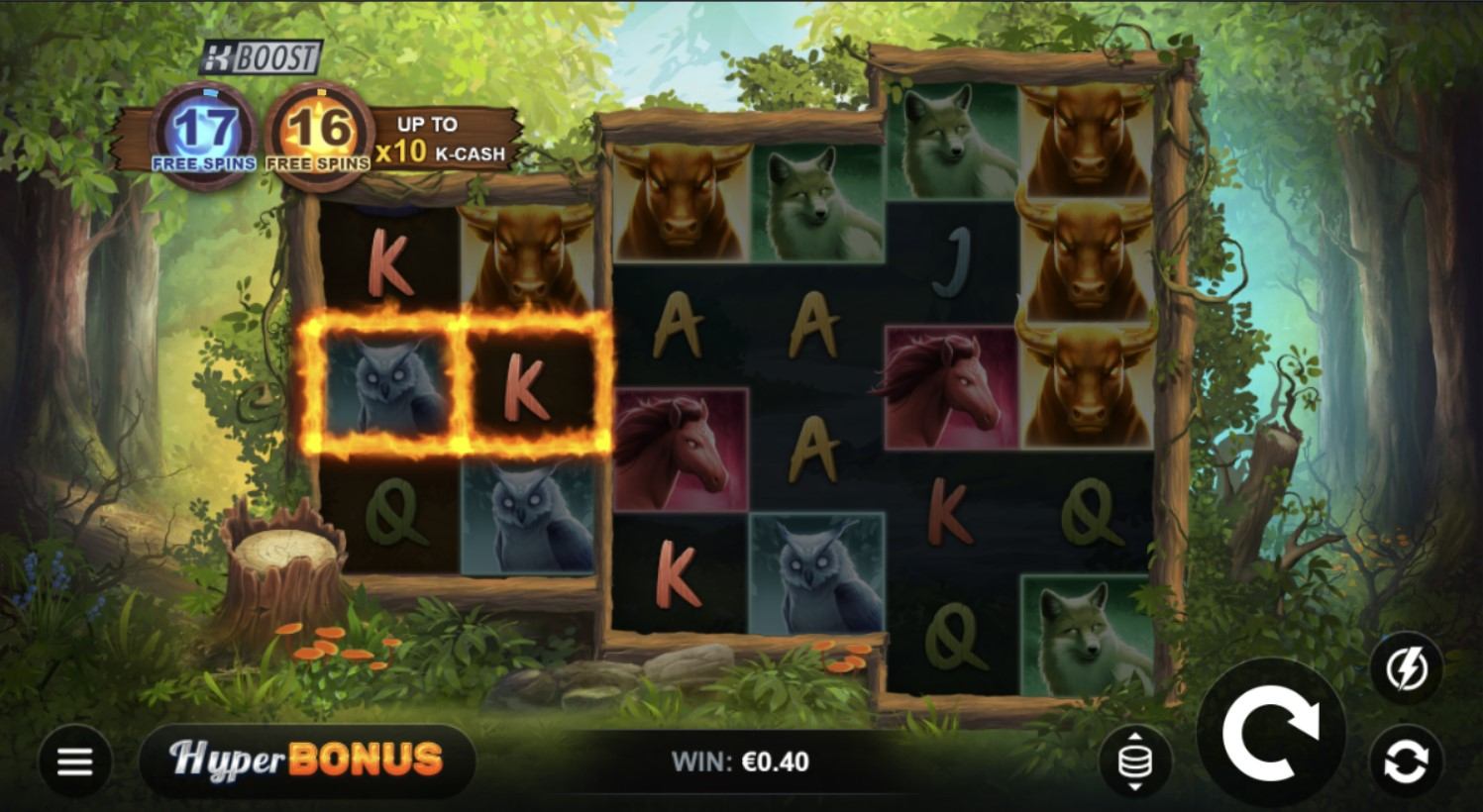Viewport: 1483px width, 812px height.
Task: Select the orange 16 free spins badge
Action: pos(319,136)
